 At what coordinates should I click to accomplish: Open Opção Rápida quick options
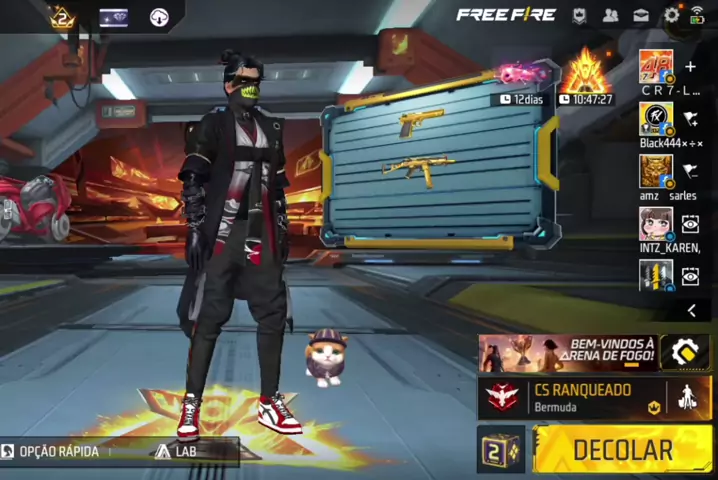tap(55, 452)
